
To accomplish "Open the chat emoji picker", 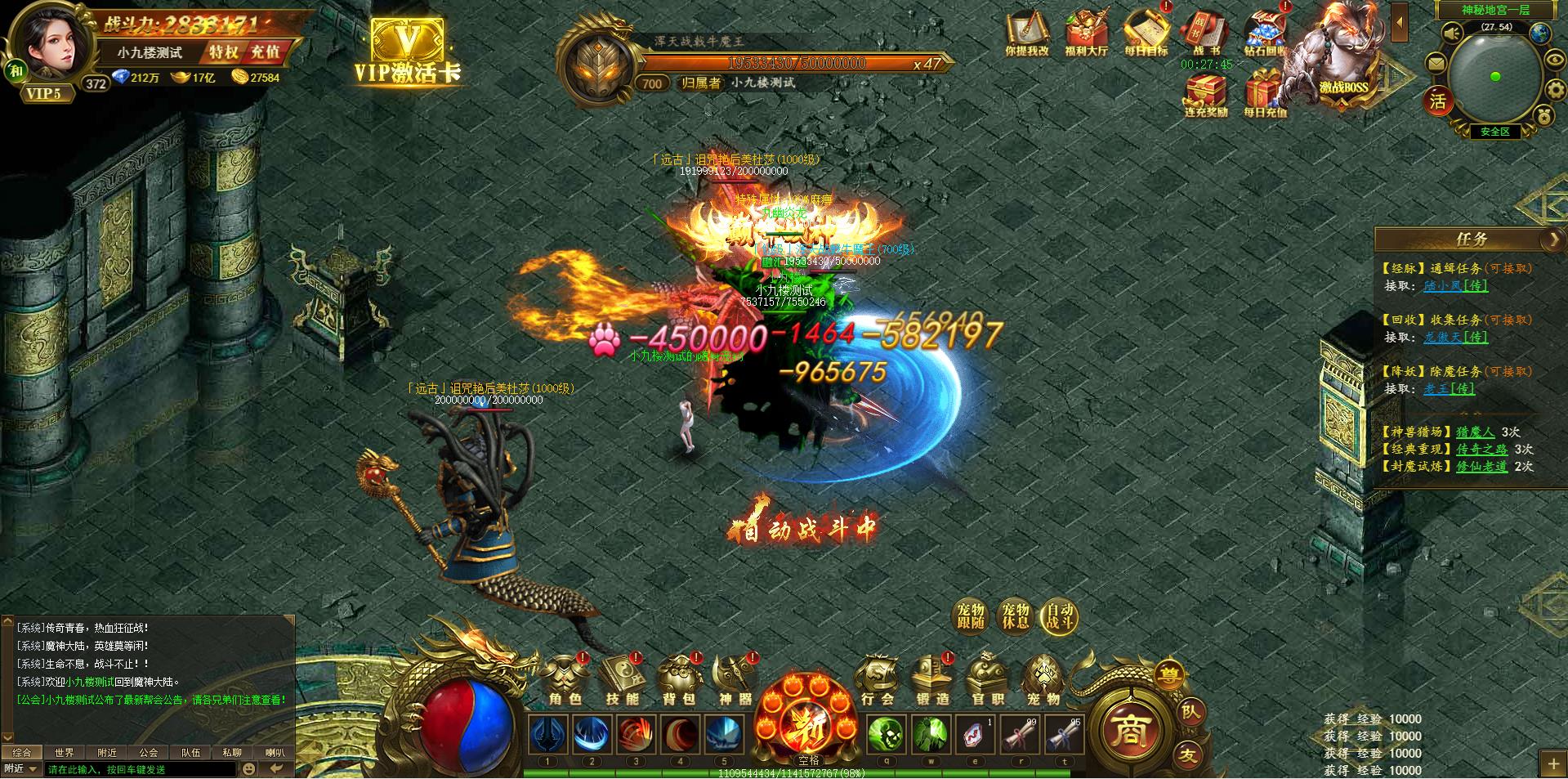I will click(249, 769).
